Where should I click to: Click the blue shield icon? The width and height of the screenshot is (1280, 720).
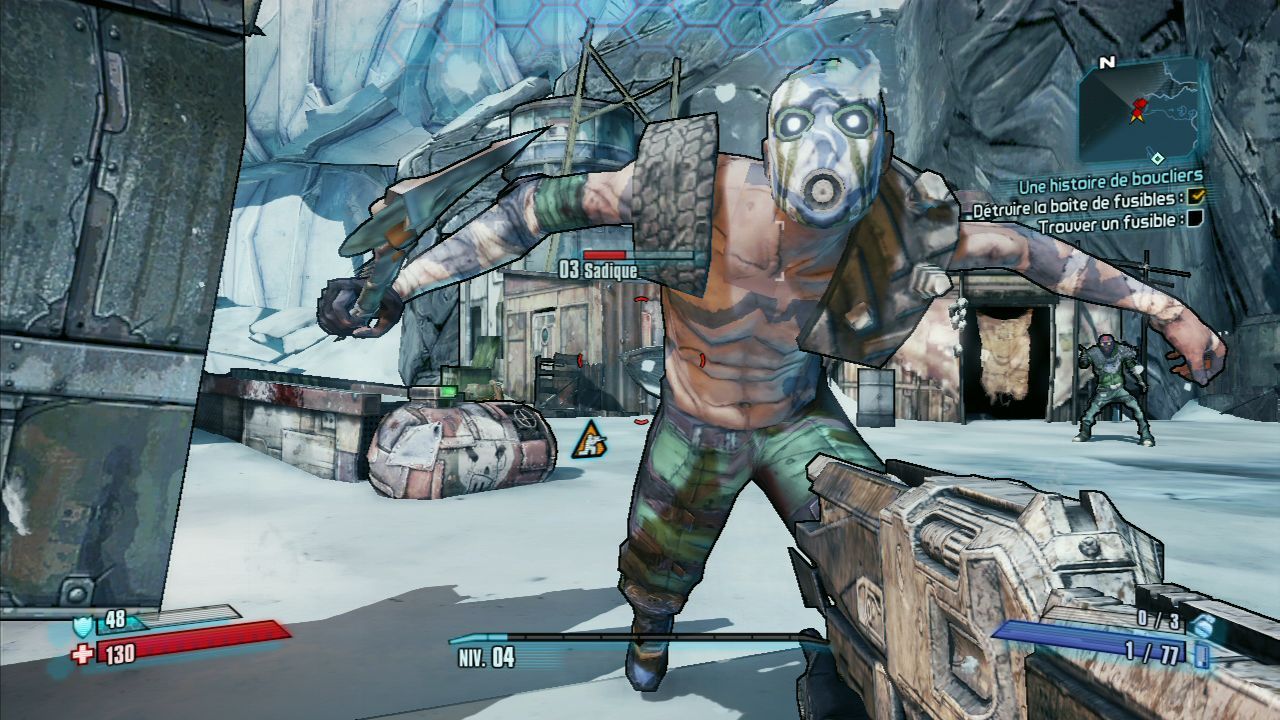pyautogui.click(x=84, y=625)
